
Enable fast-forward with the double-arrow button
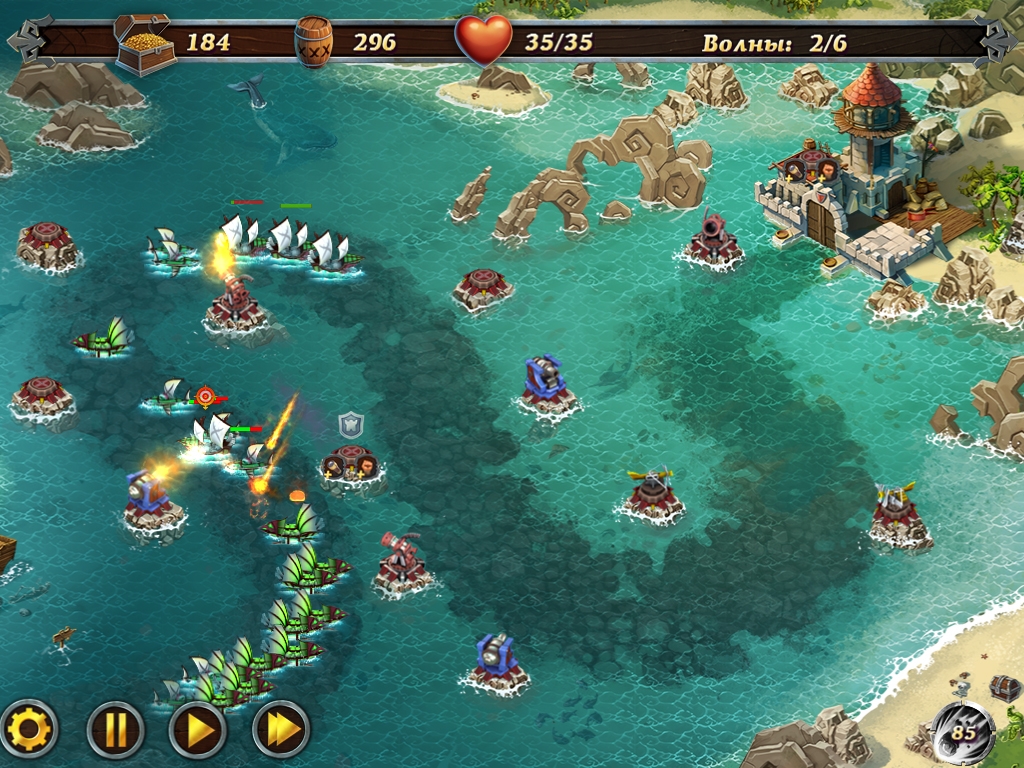281,729
